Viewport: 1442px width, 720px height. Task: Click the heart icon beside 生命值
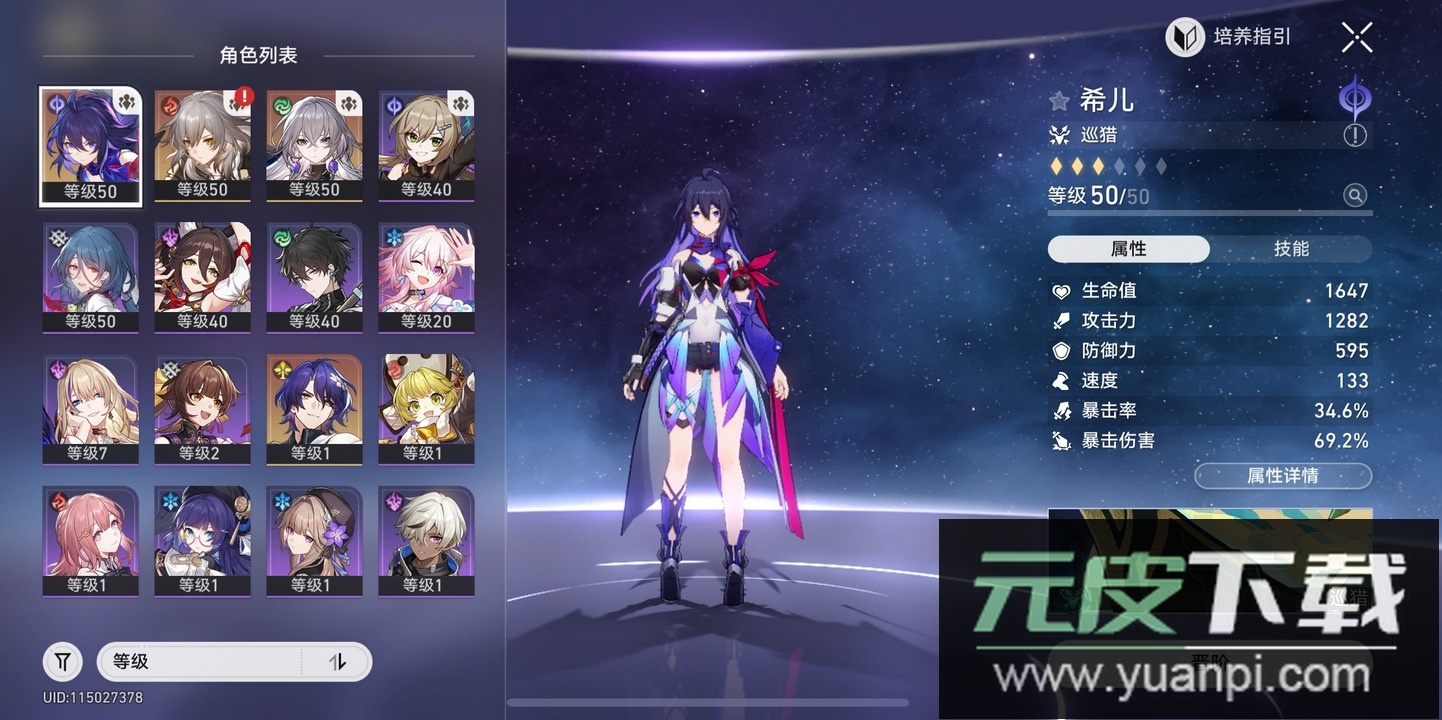(1059, 290)
